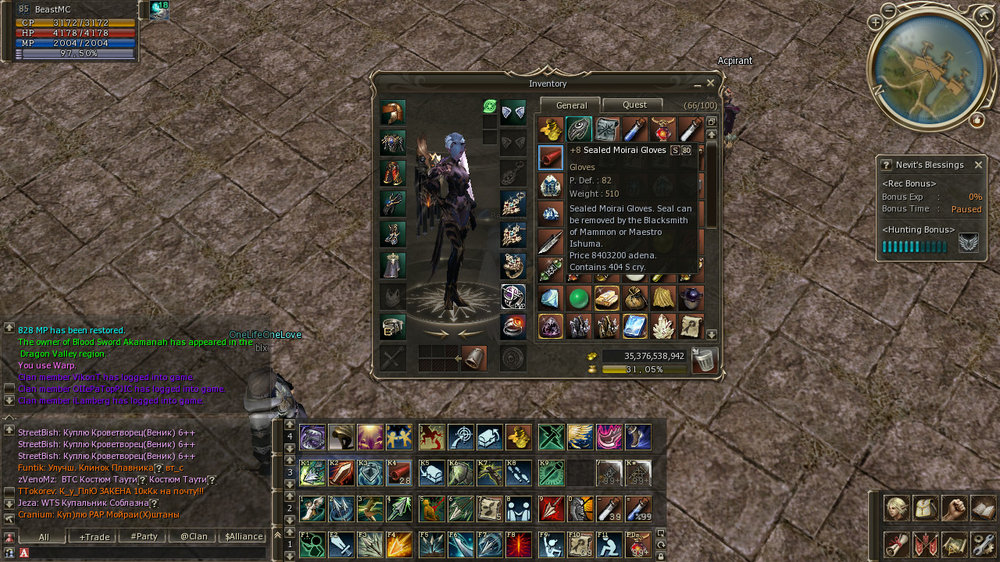
Task: Select the red scroll inventory item
Action: click(x=550, y=157)
